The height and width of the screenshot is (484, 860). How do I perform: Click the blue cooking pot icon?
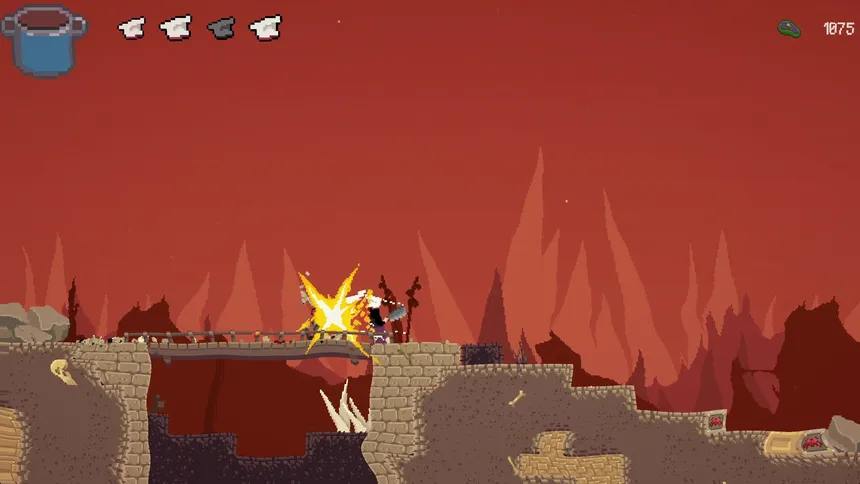pyautogui.click(x=43, y=40)
